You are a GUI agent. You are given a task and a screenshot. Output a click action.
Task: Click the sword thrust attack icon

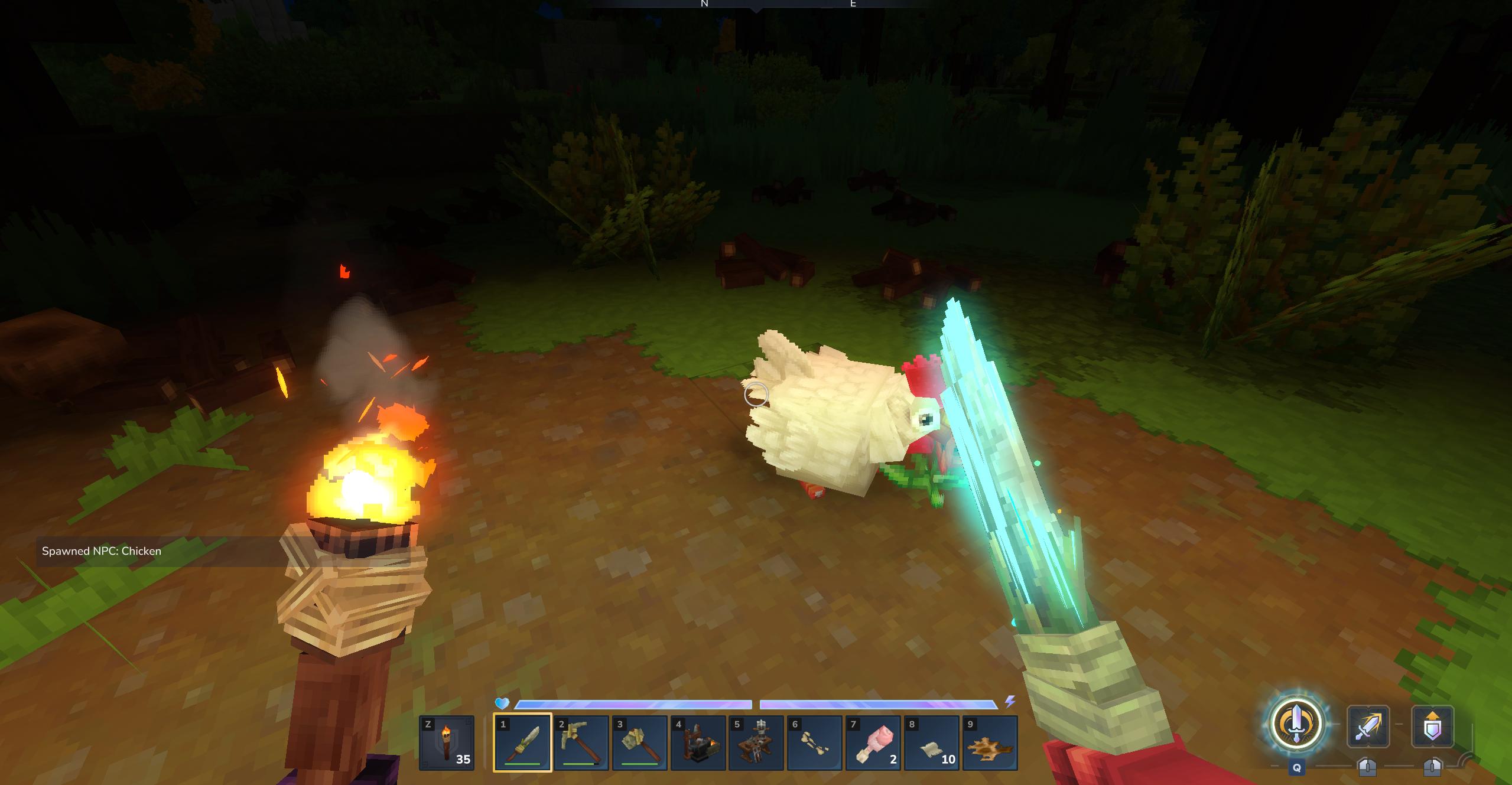(x=1368, y=726)
